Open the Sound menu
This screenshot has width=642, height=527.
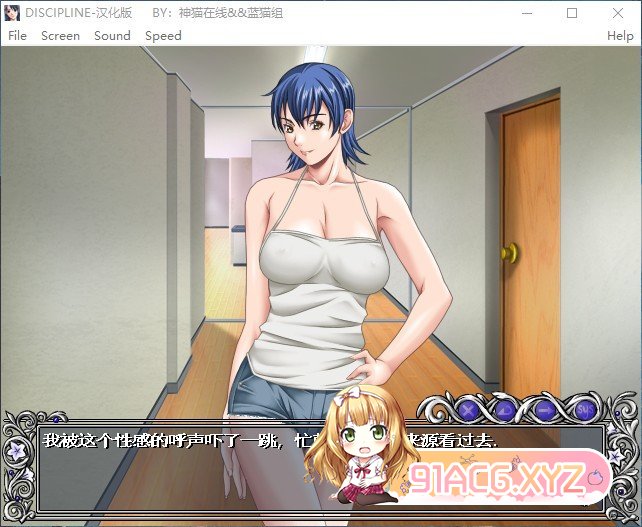pos(112,35)
